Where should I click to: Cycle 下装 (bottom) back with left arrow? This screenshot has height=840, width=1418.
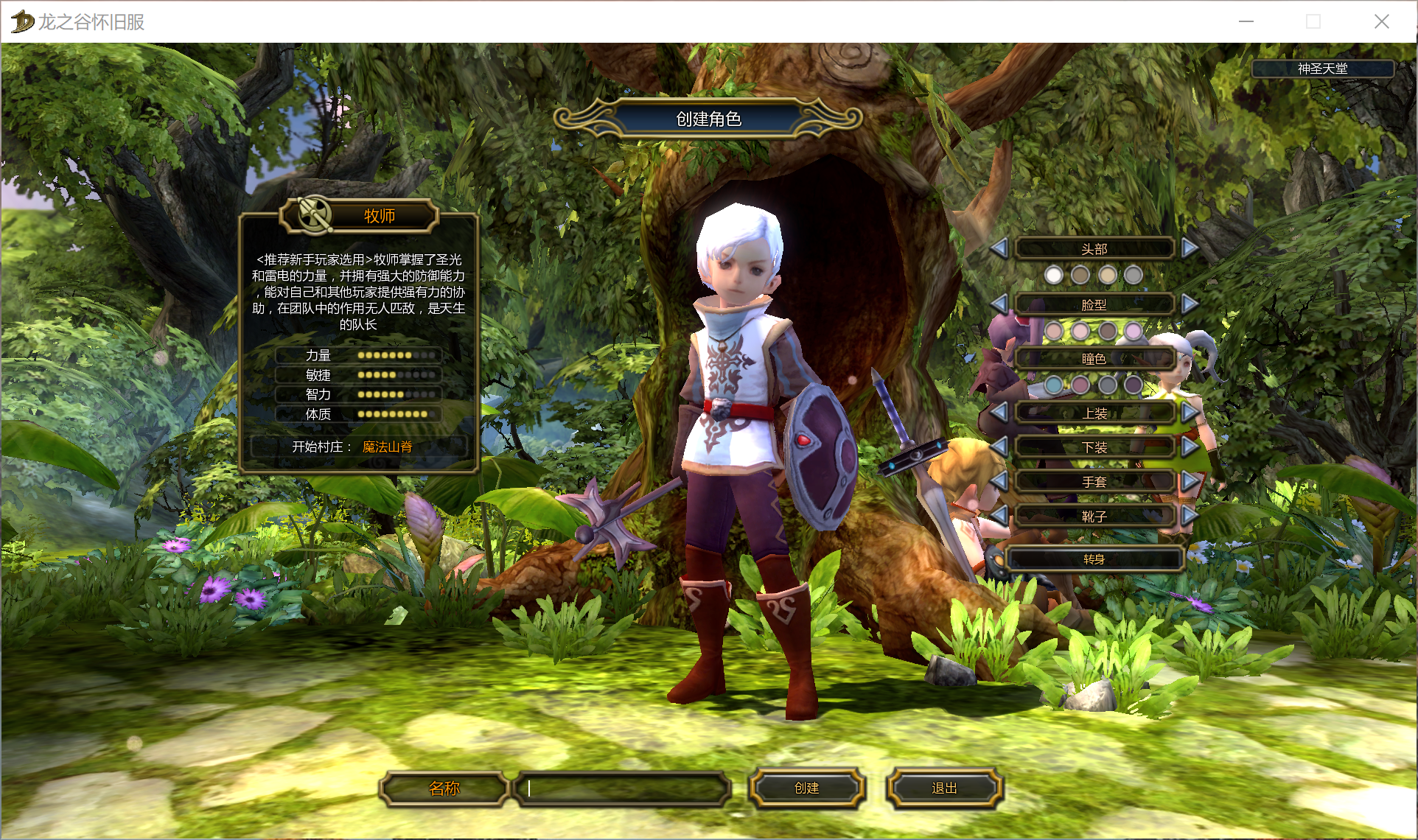pyautogui.click(x=999, y=447)
